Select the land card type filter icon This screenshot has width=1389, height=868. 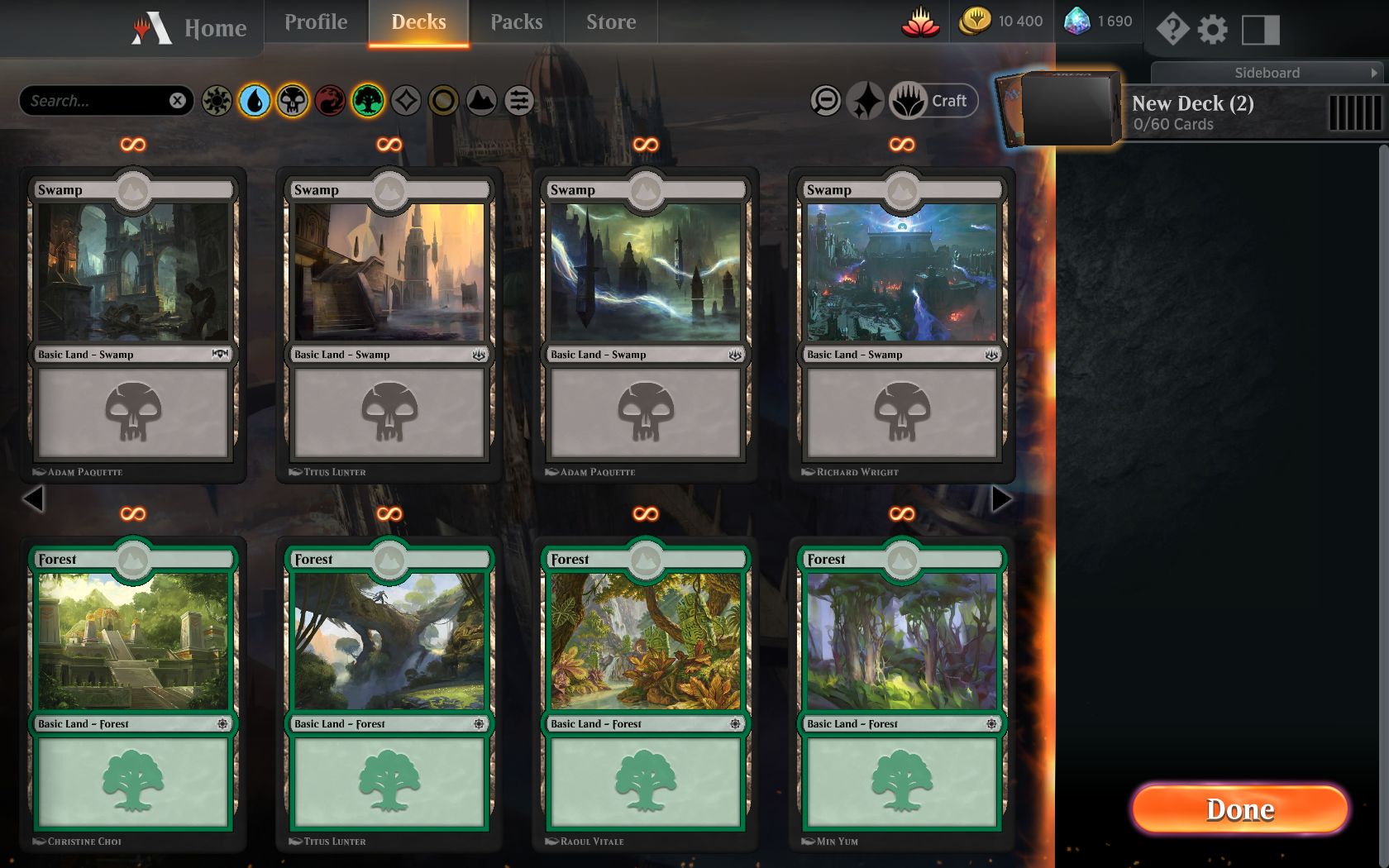tap(482, 101)
